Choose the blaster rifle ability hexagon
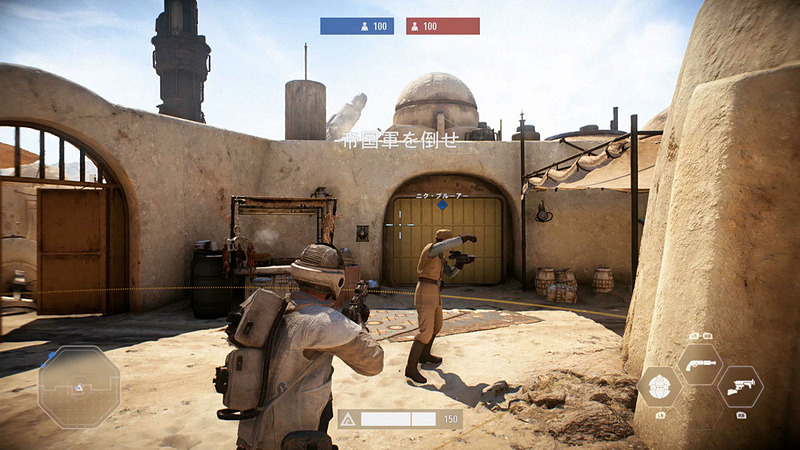 point(740,387)
